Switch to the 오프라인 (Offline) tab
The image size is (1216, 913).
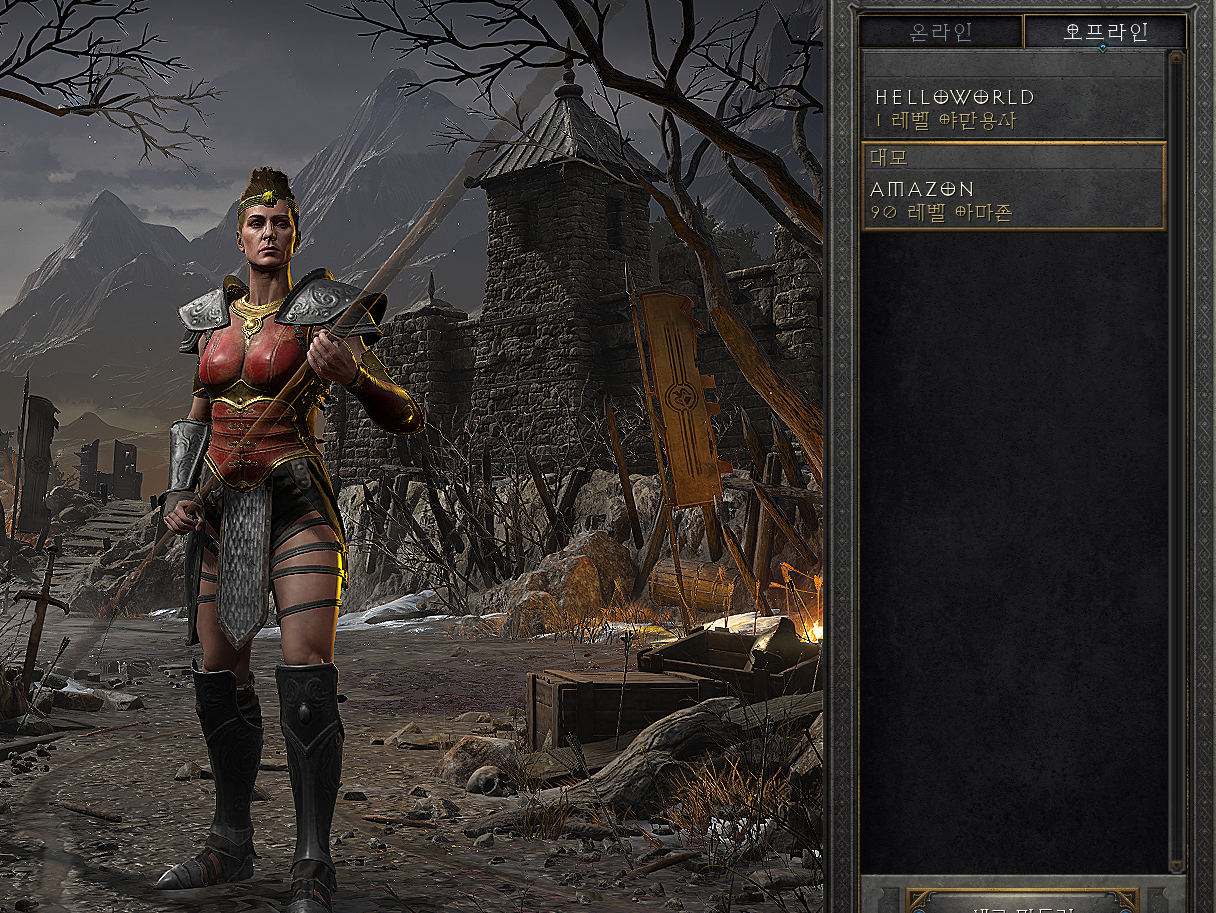tap(1105, 32)
